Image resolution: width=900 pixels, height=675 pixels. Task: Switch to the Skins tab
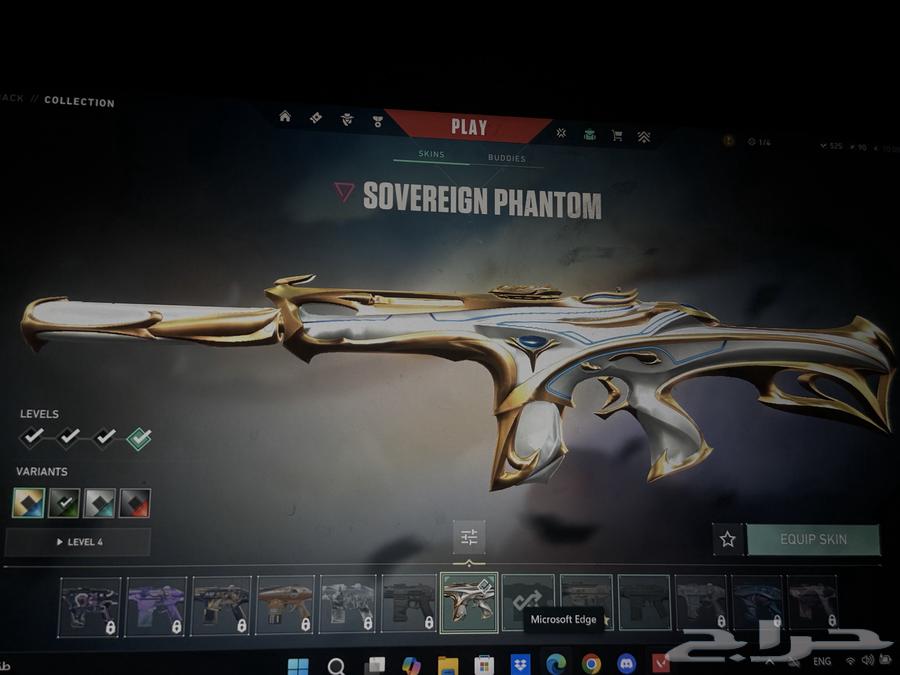431,155
